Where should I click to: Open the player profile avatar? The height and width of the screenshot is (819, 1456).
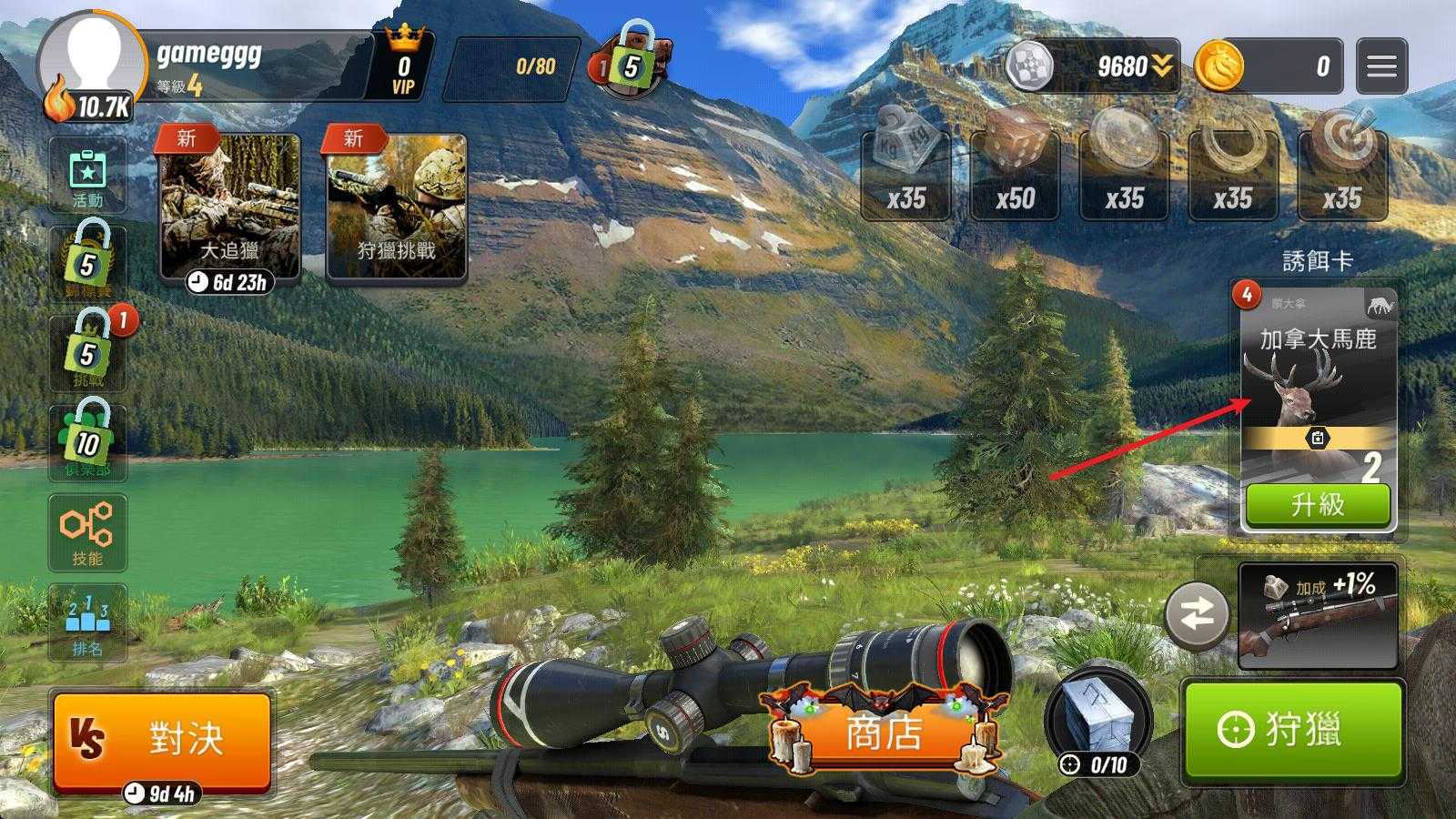[91, 64]
